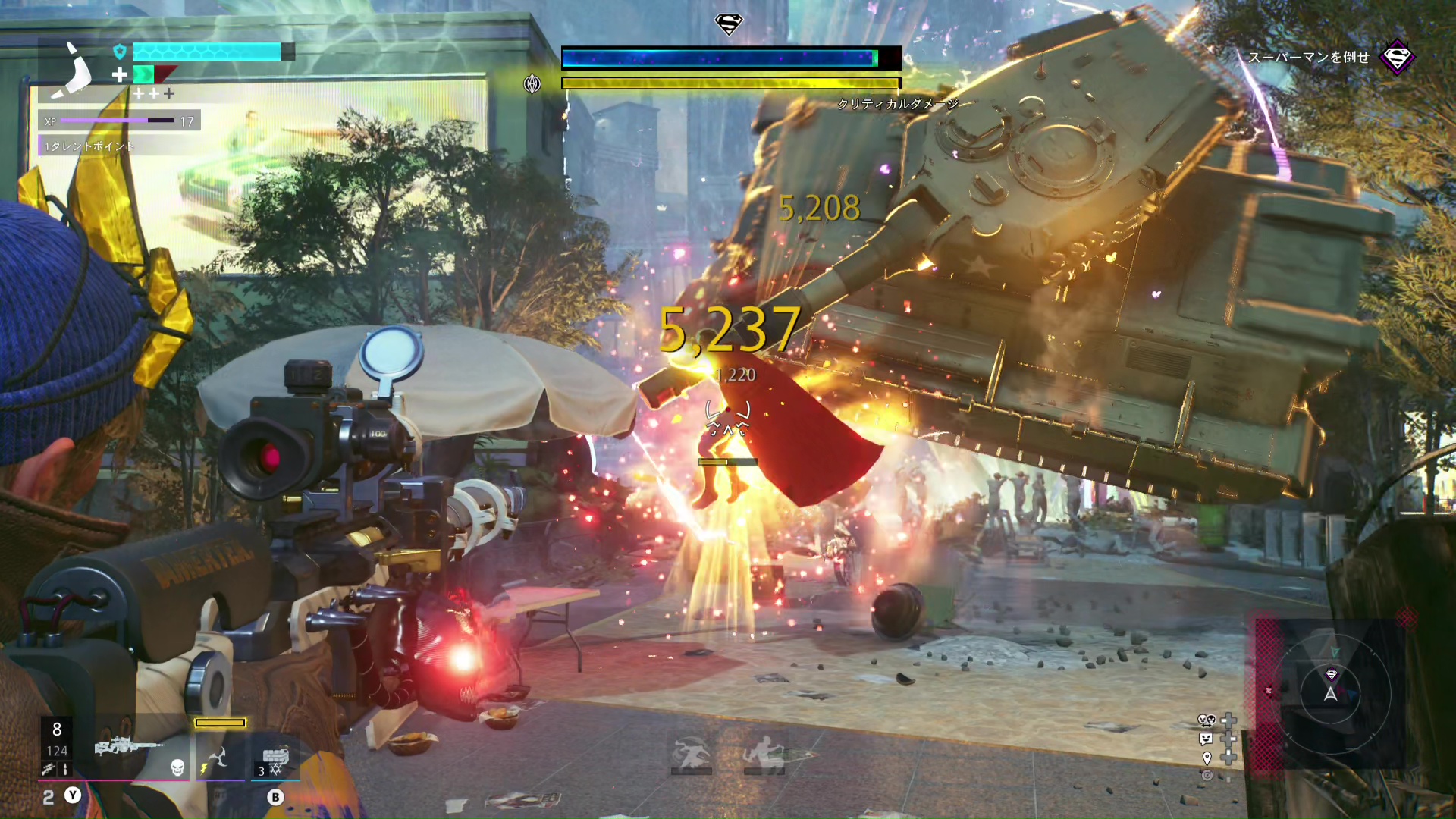Select the map pin marker icon

click(x=1207, y=758)
